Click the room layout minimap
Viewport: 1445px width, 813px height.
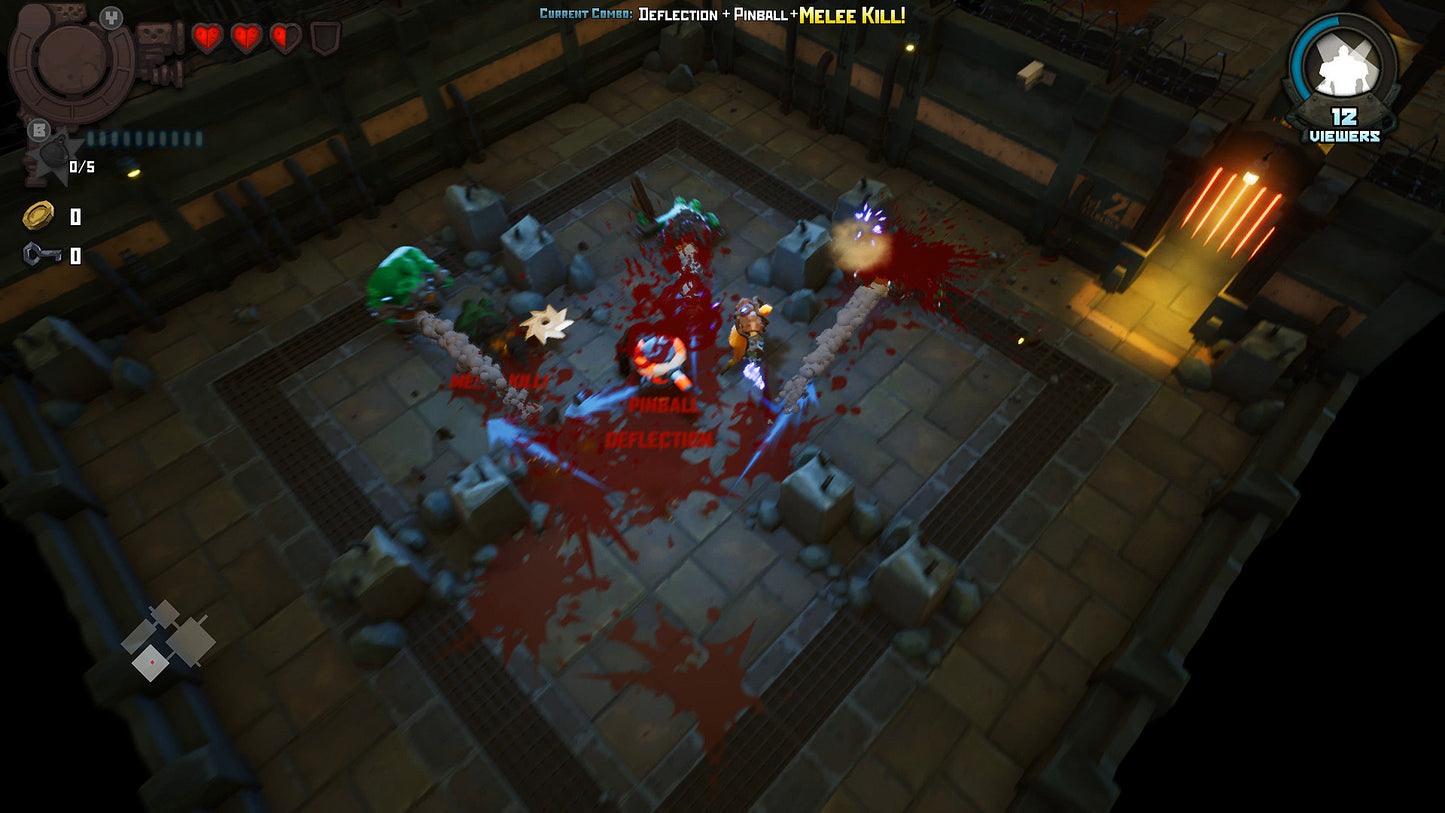(166, 640)
